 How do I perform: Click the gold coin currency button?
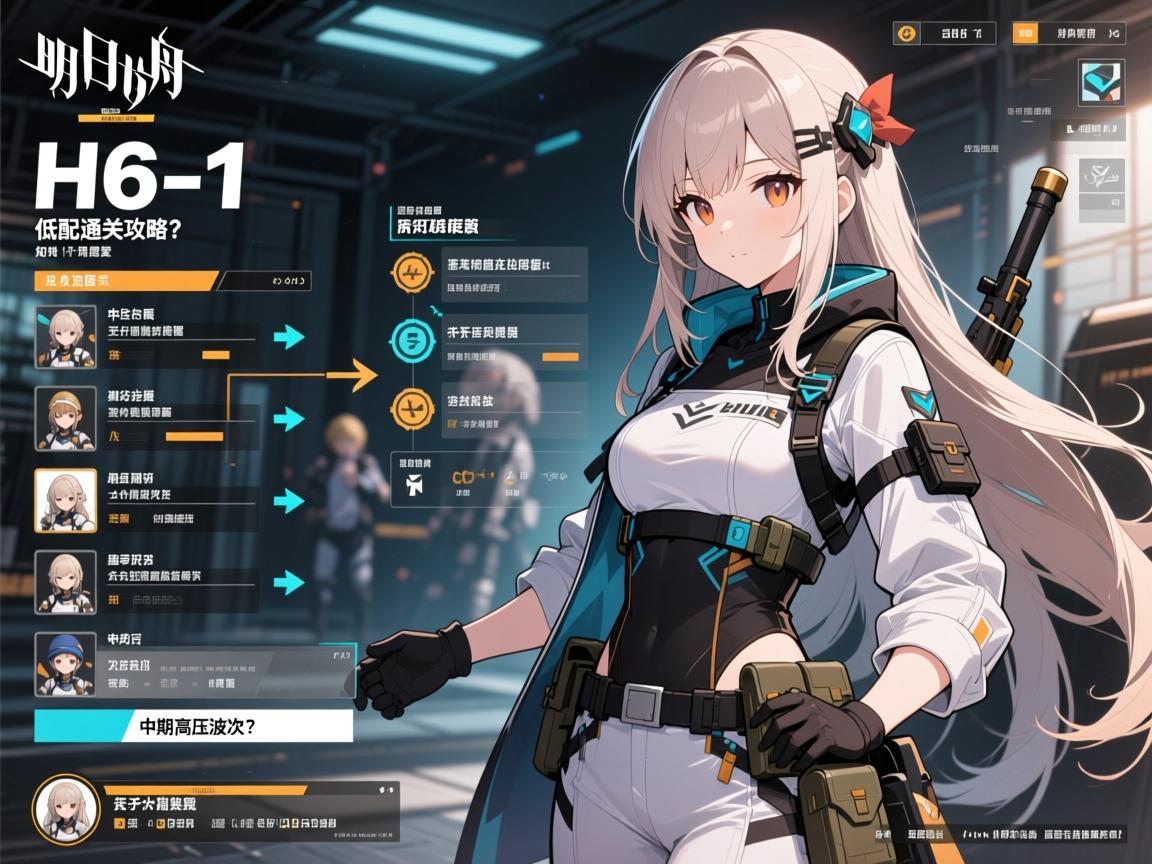pyautogui.click(x=907, y=33)
